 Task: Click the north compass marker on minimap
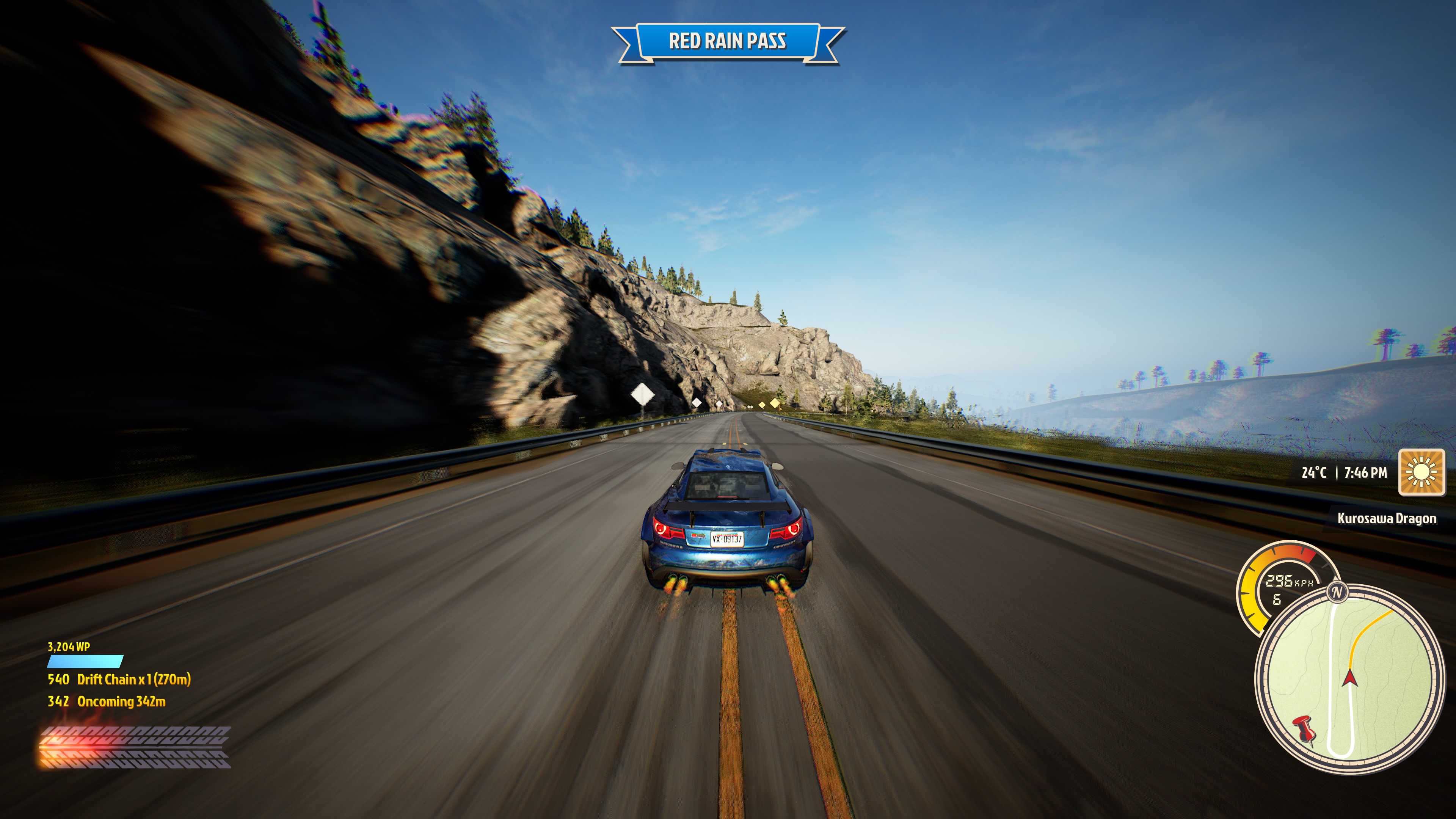coord(1337,592)
